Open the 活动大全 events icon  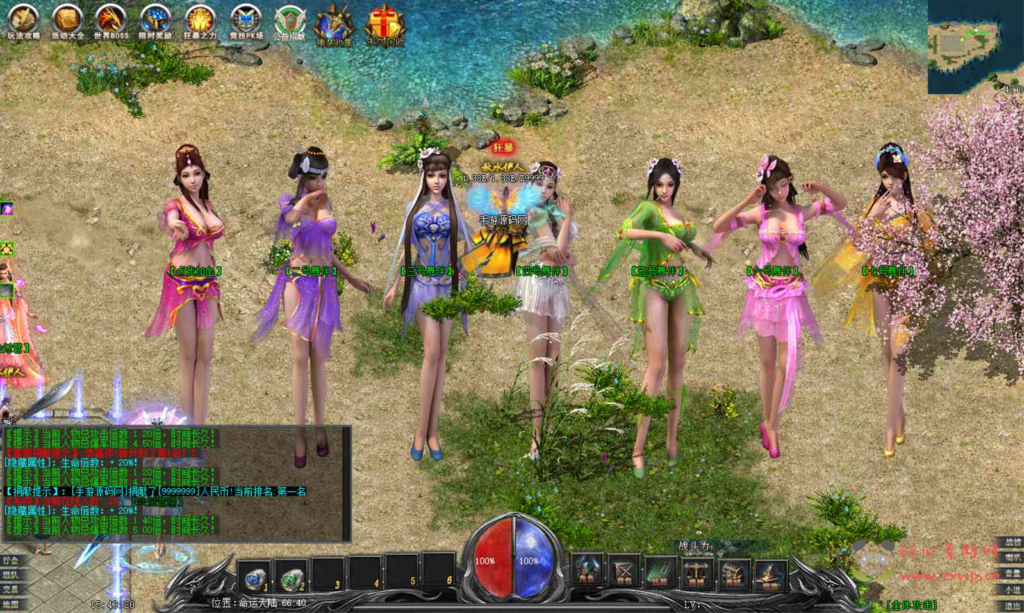pos(68,19)
